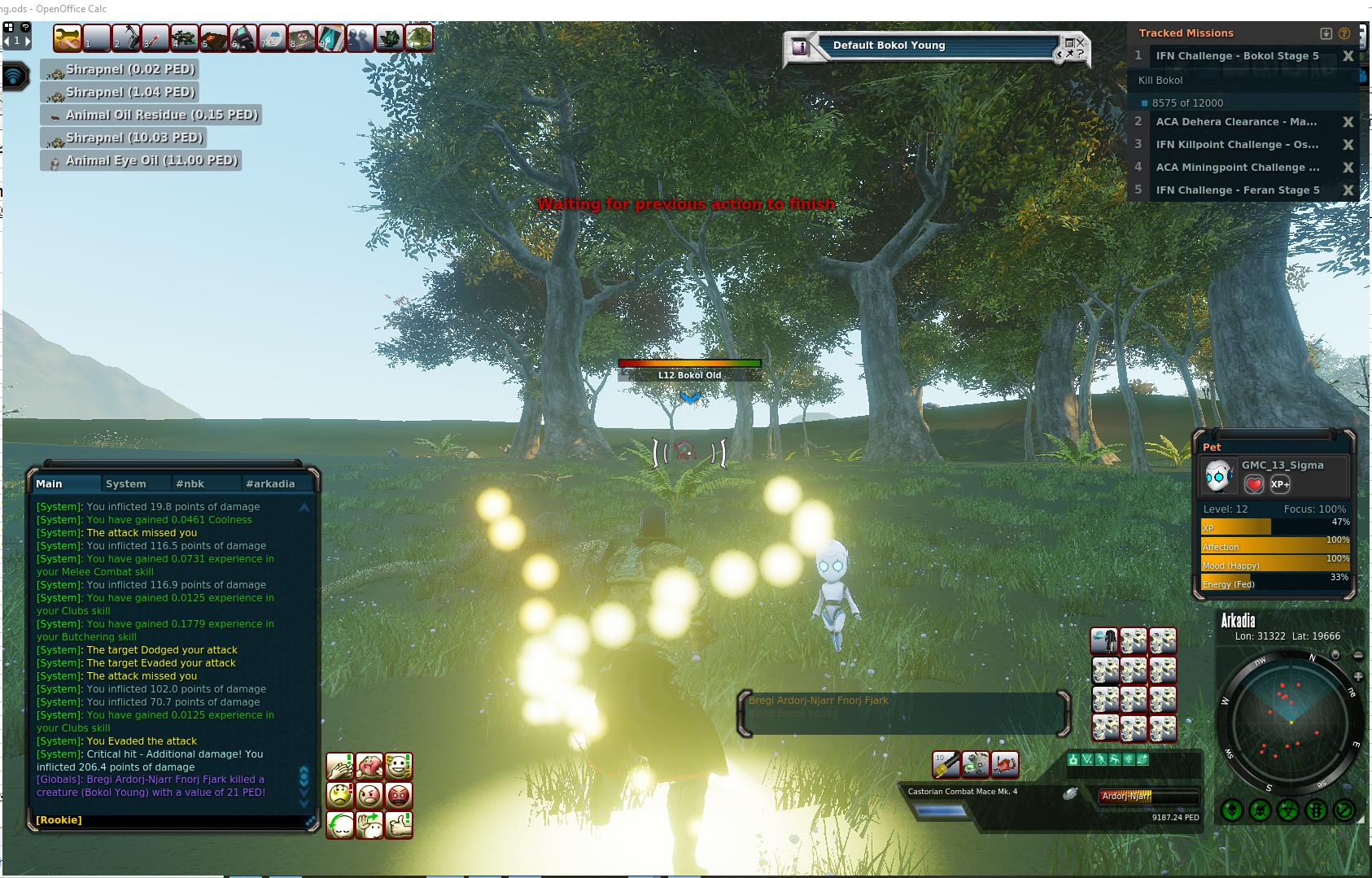Screen dimensions: 1372x878
Task: Click the pet heart icon
Action: point(1254,484)
